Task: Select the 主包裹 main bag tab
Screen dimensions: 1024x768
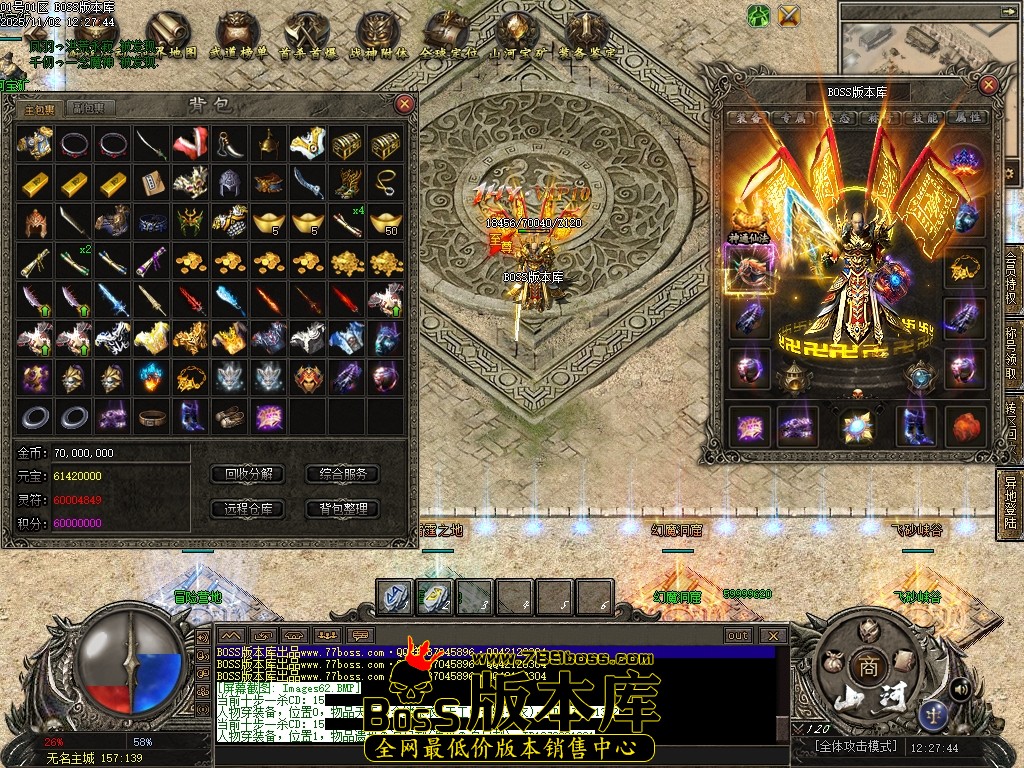Action: click(41, 108)
